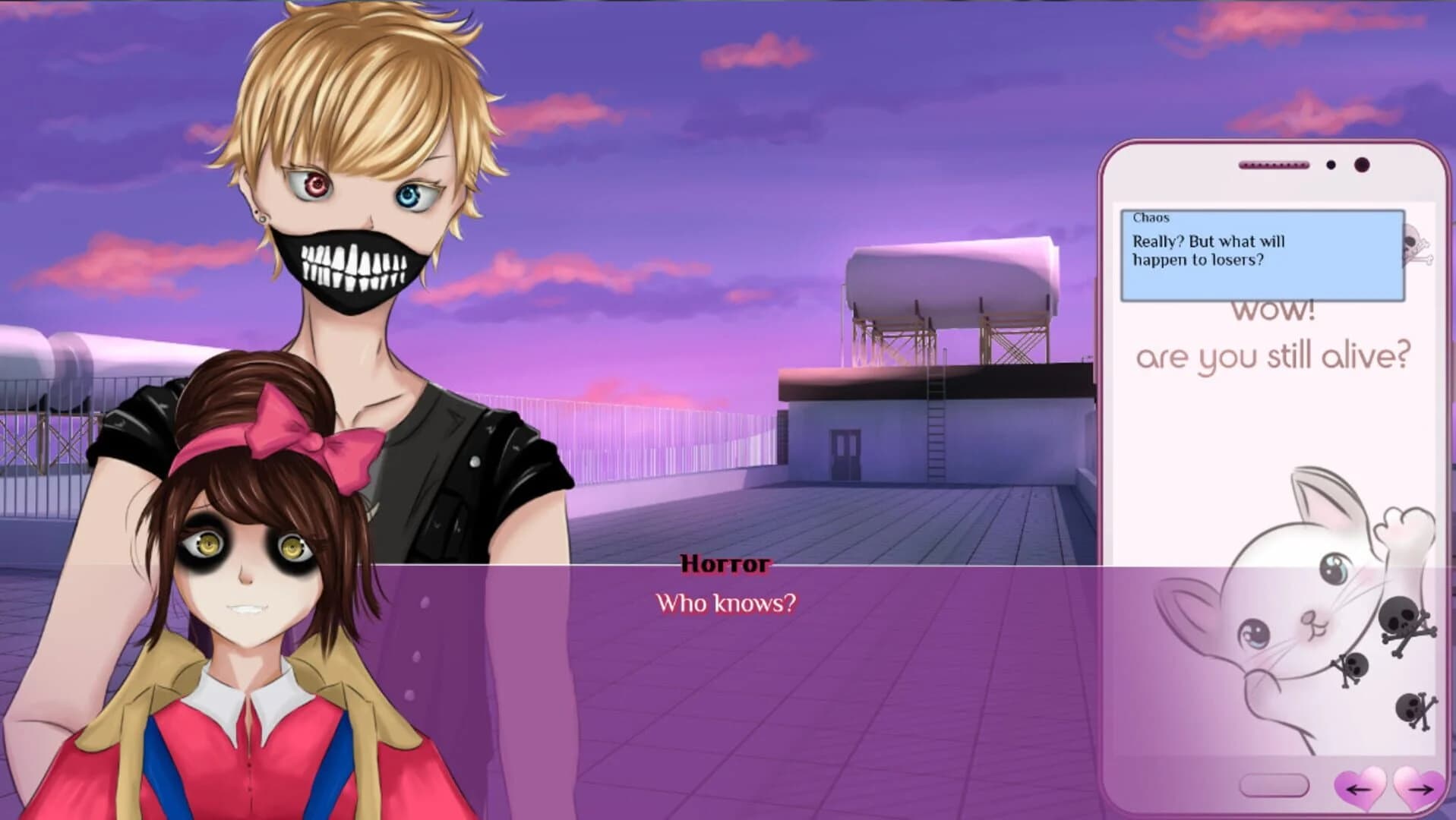This screenshot has width=1456, height=820.
Task: Click the small sensor circle left of the camera
Action: click(x=1331, y=165)
